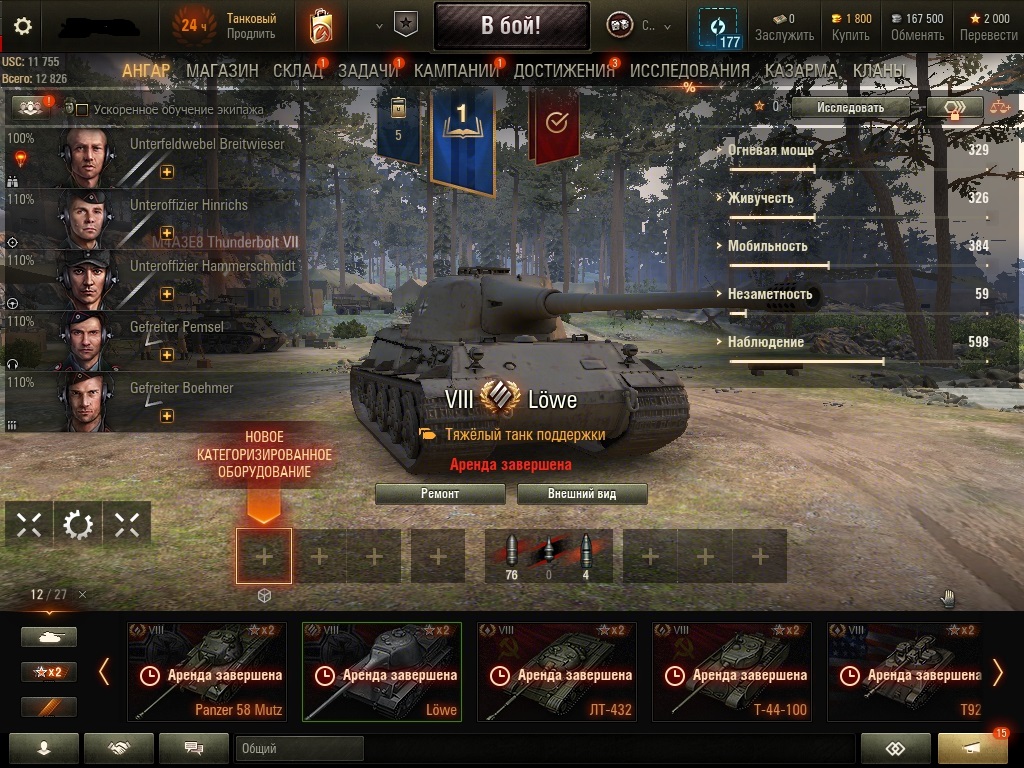Viewport: 1024px width, 768px height.
Task: Select the Panzer 58 Mutz tank card
Action: pyautogui.click(x=207, y=672)
